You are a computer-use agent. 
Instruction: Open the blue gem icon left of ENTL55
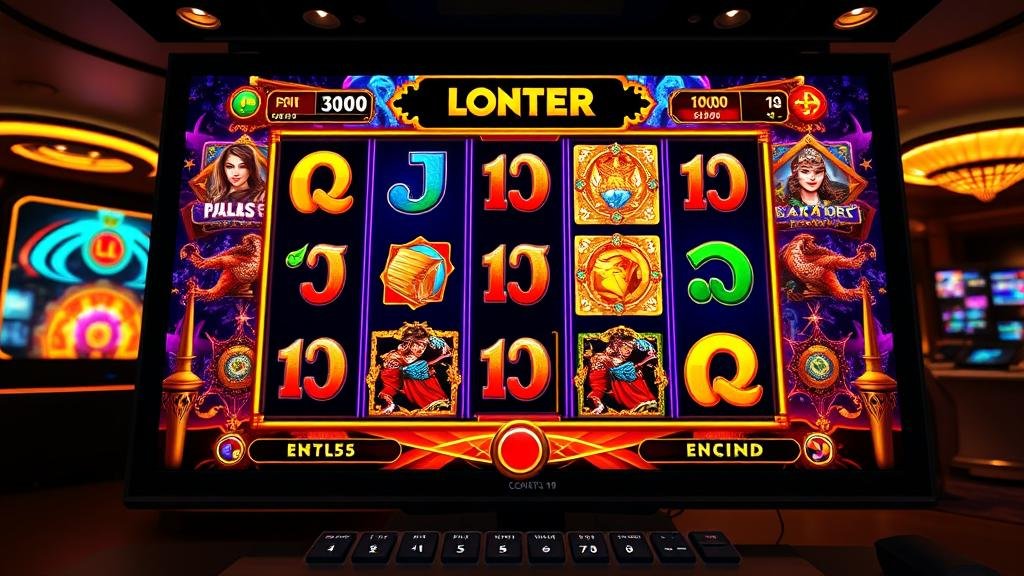[x=230, y=450]
